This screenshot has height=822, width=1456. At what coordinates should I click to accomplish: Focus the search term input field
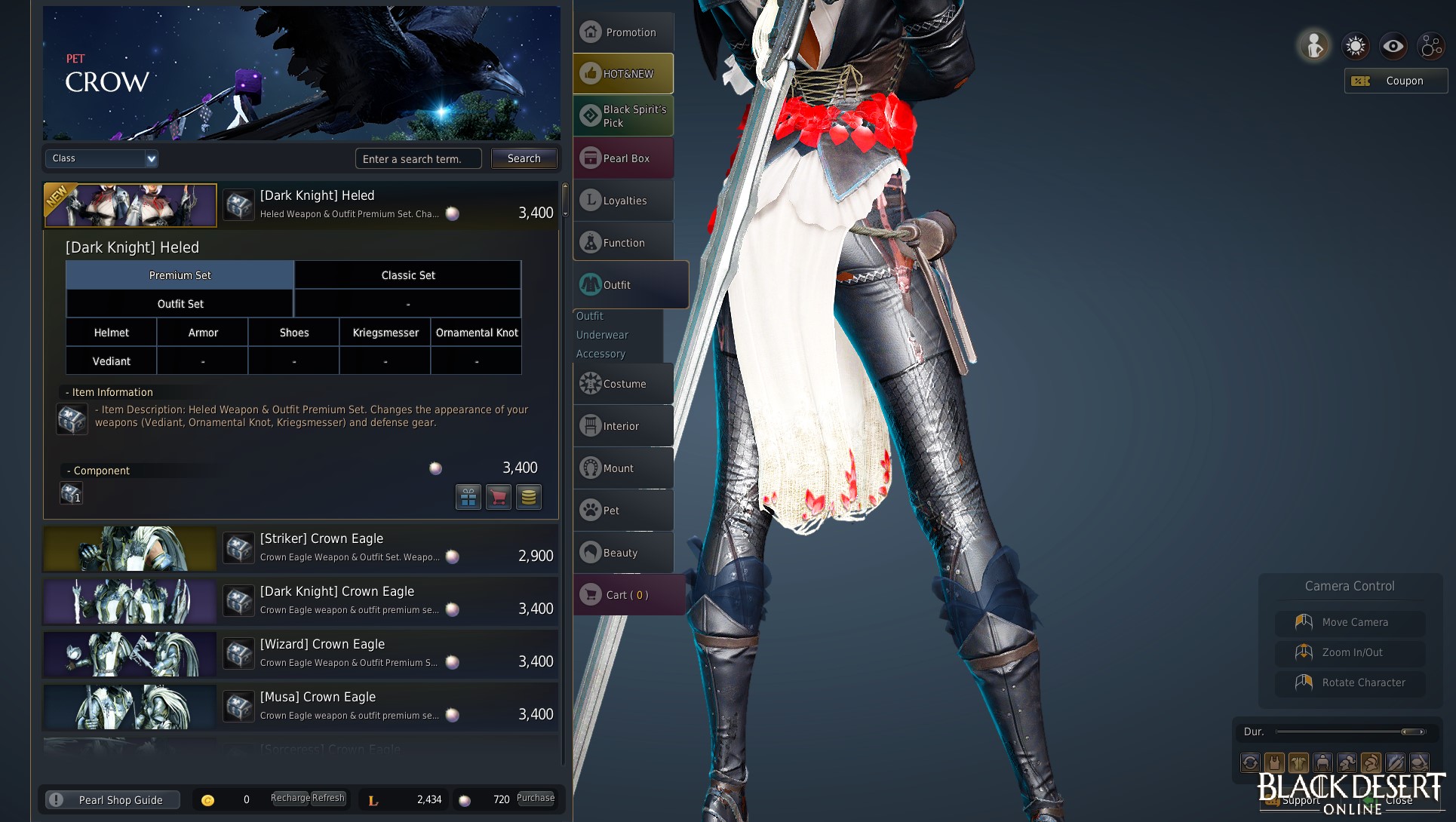click(x=418, y=158)
